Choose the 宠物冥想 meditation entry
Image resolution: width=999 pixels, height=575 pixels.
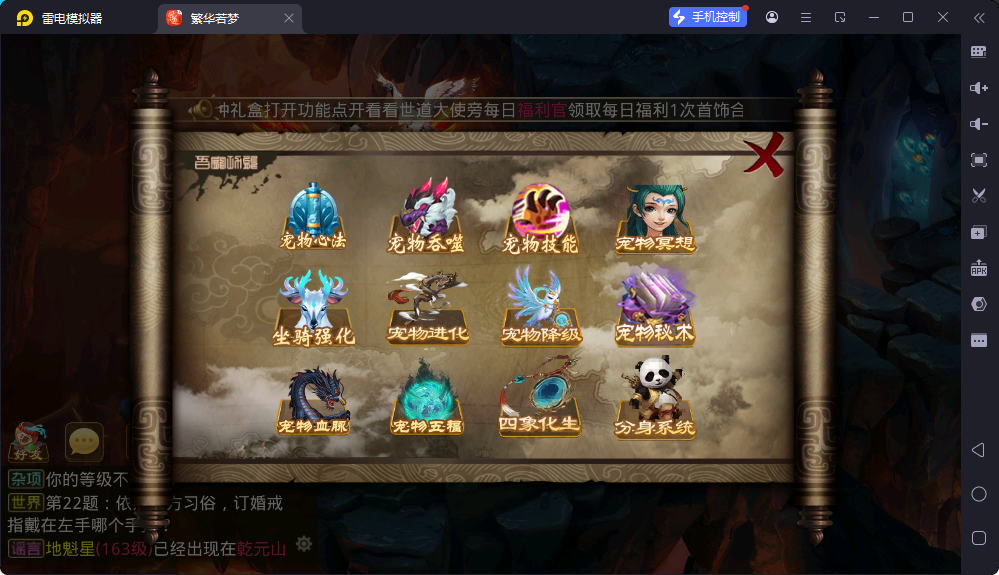[x=655, y=217]
